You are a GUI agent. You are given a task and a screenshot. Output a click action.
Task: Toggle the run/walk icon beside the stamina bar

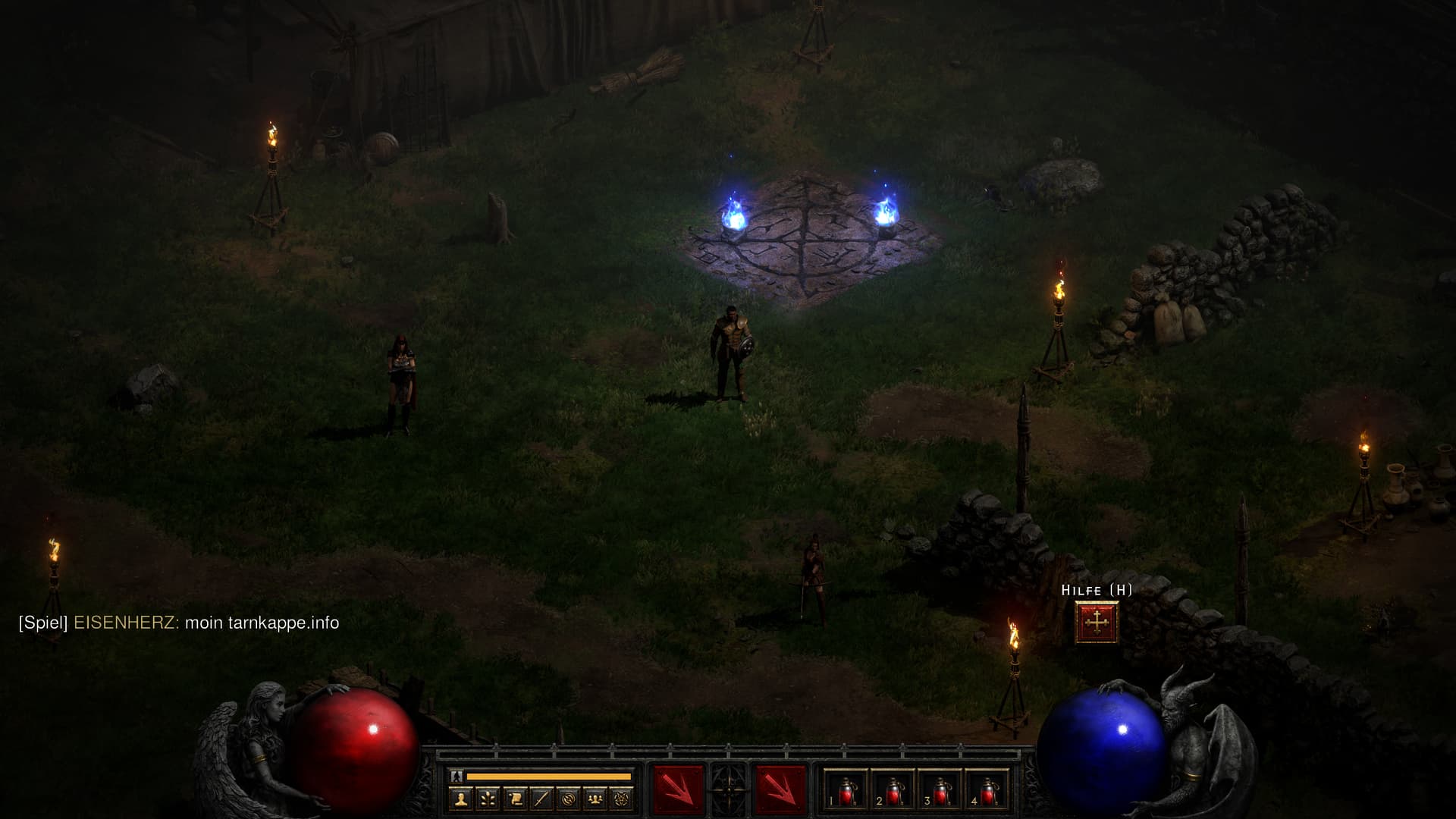click(x=457, y=777)
